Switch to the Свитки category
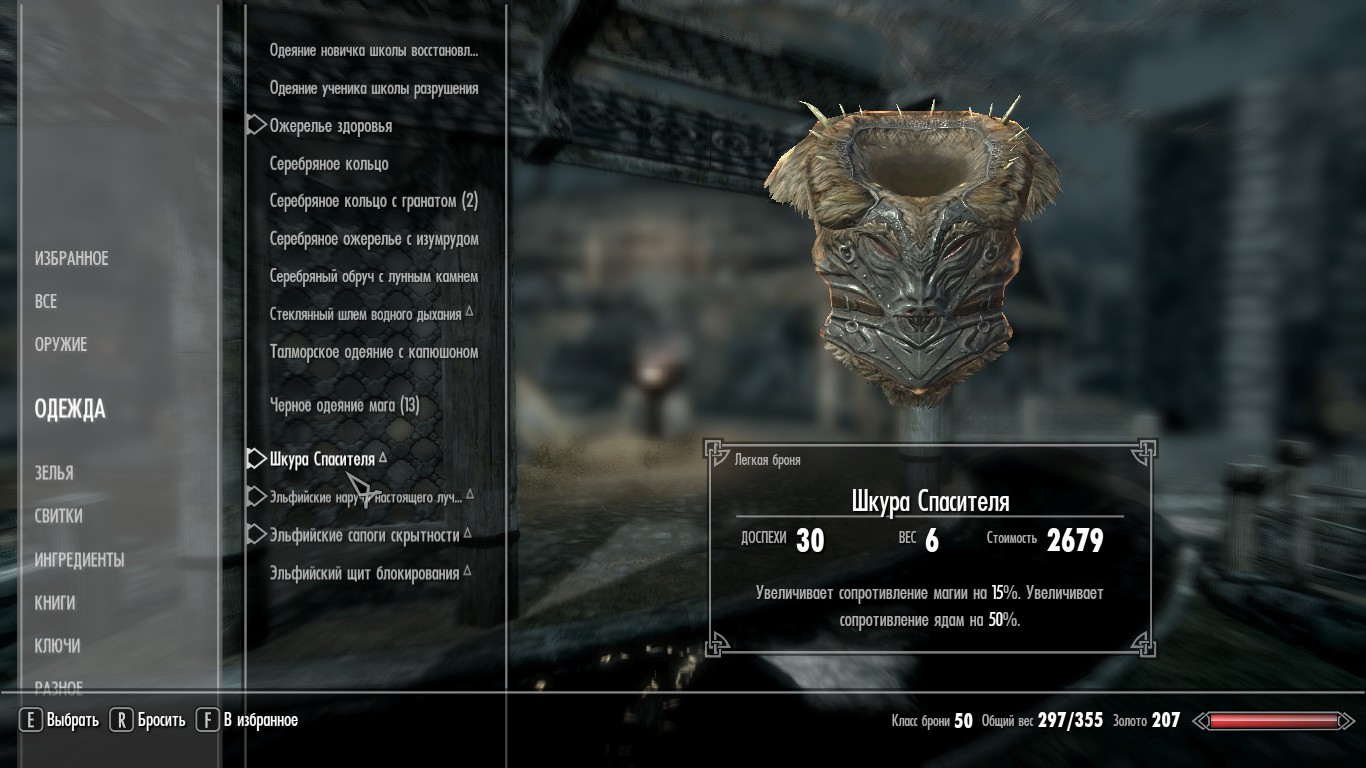The image size is (1366, 768). (58, 517)
